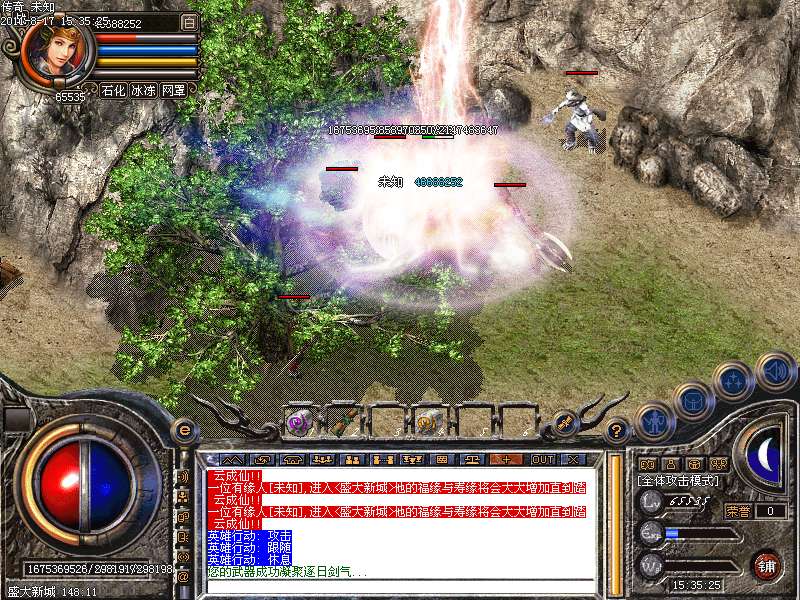
Task: Use the green bundle item in hotbar slot 2
Action: pos(342,422)
